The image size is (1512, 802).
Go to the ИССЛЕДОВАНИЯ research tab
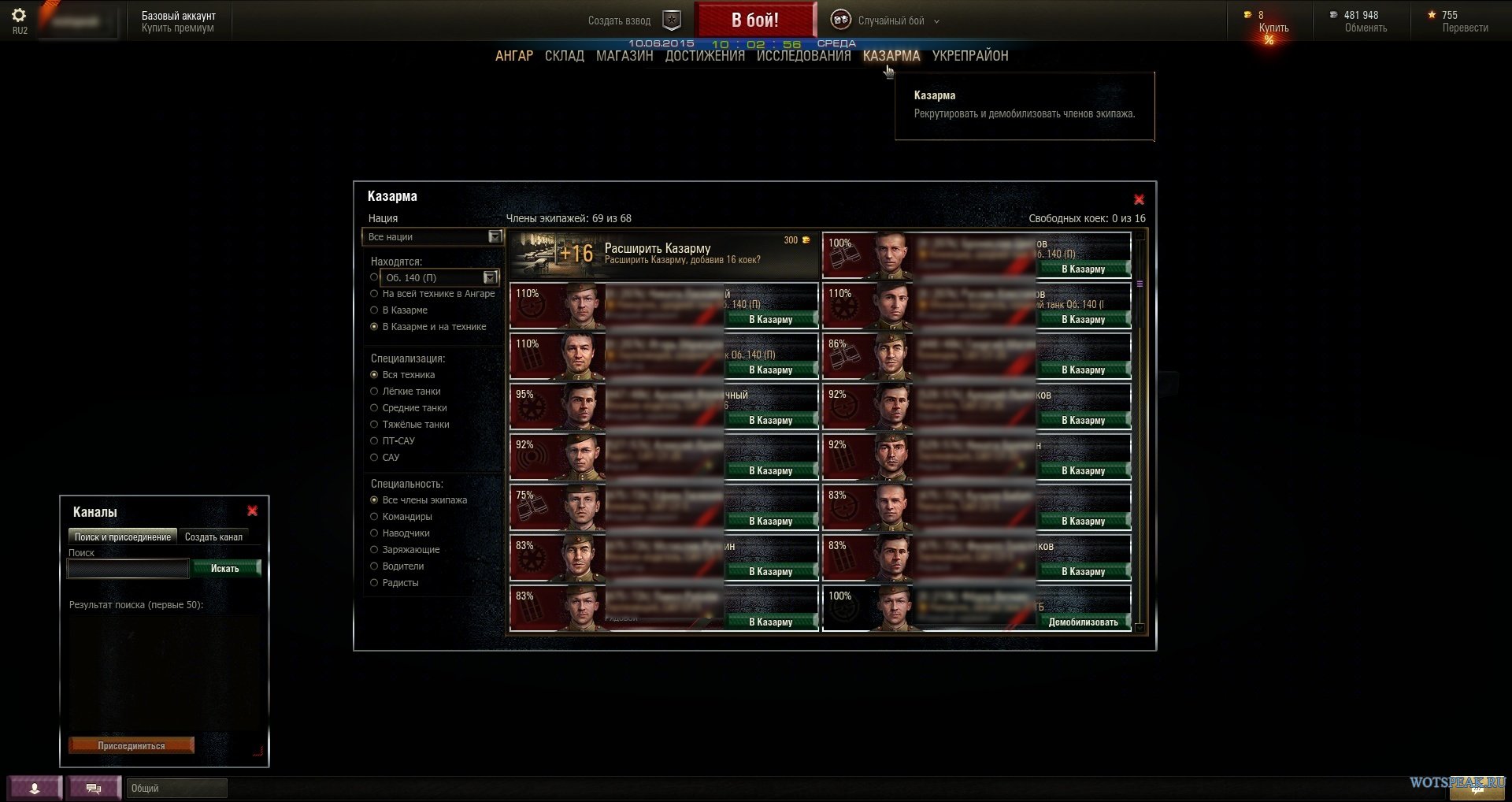coord(803,56)
